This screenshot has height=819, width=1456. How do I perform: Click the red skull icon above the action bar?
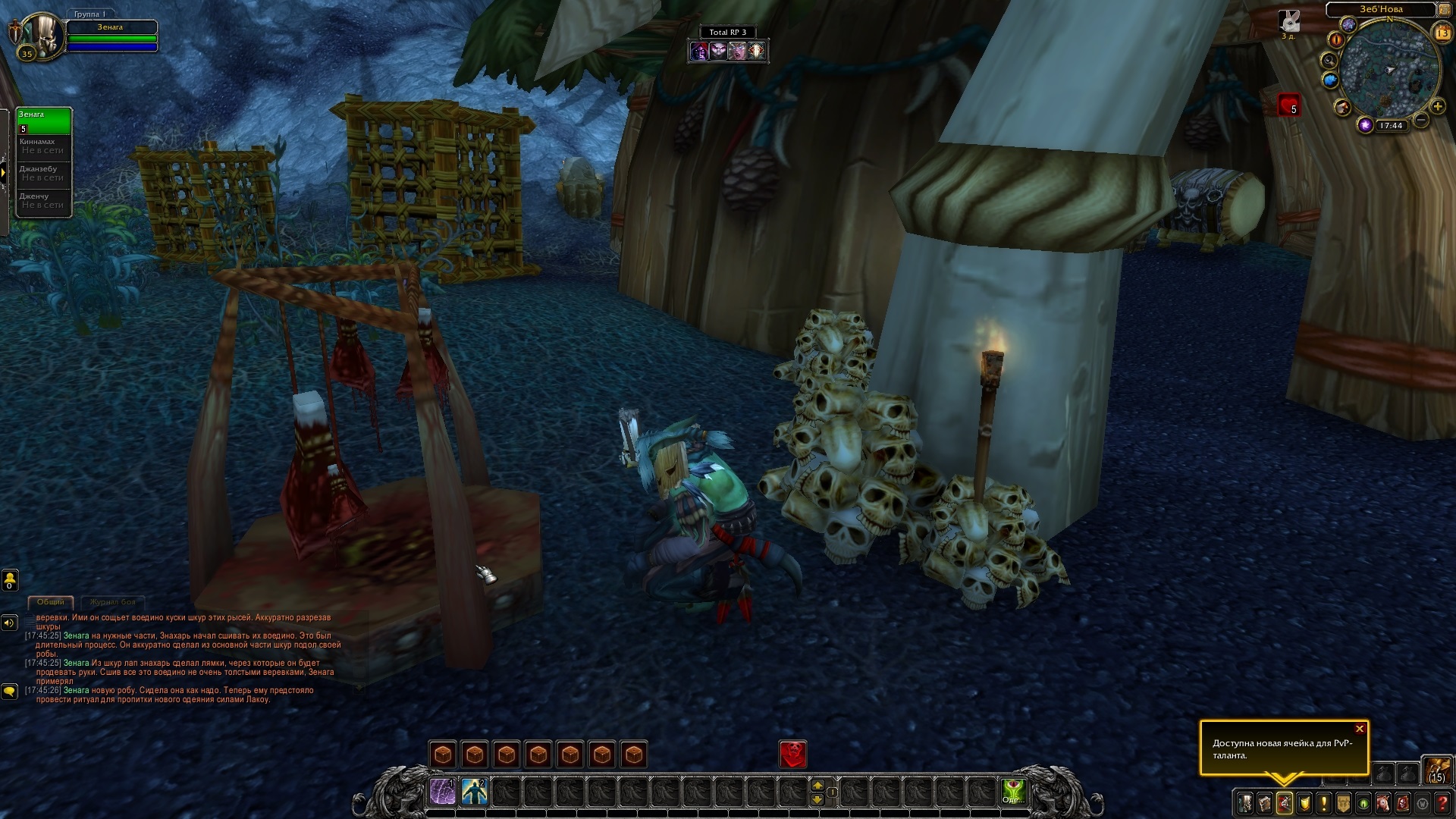tap(793, 754)
